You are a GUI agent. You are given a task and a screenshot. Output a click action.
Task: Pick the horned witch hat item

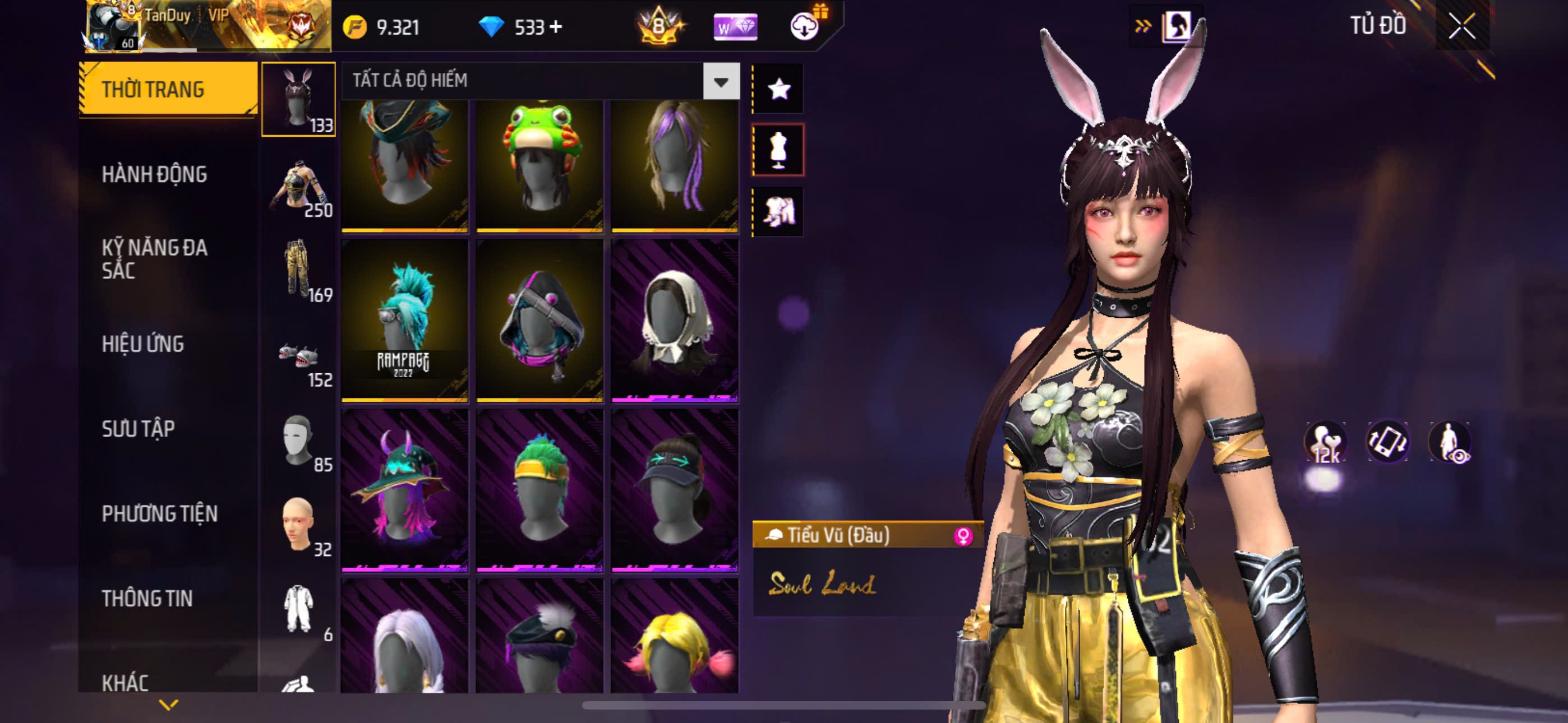coord(405,490)
